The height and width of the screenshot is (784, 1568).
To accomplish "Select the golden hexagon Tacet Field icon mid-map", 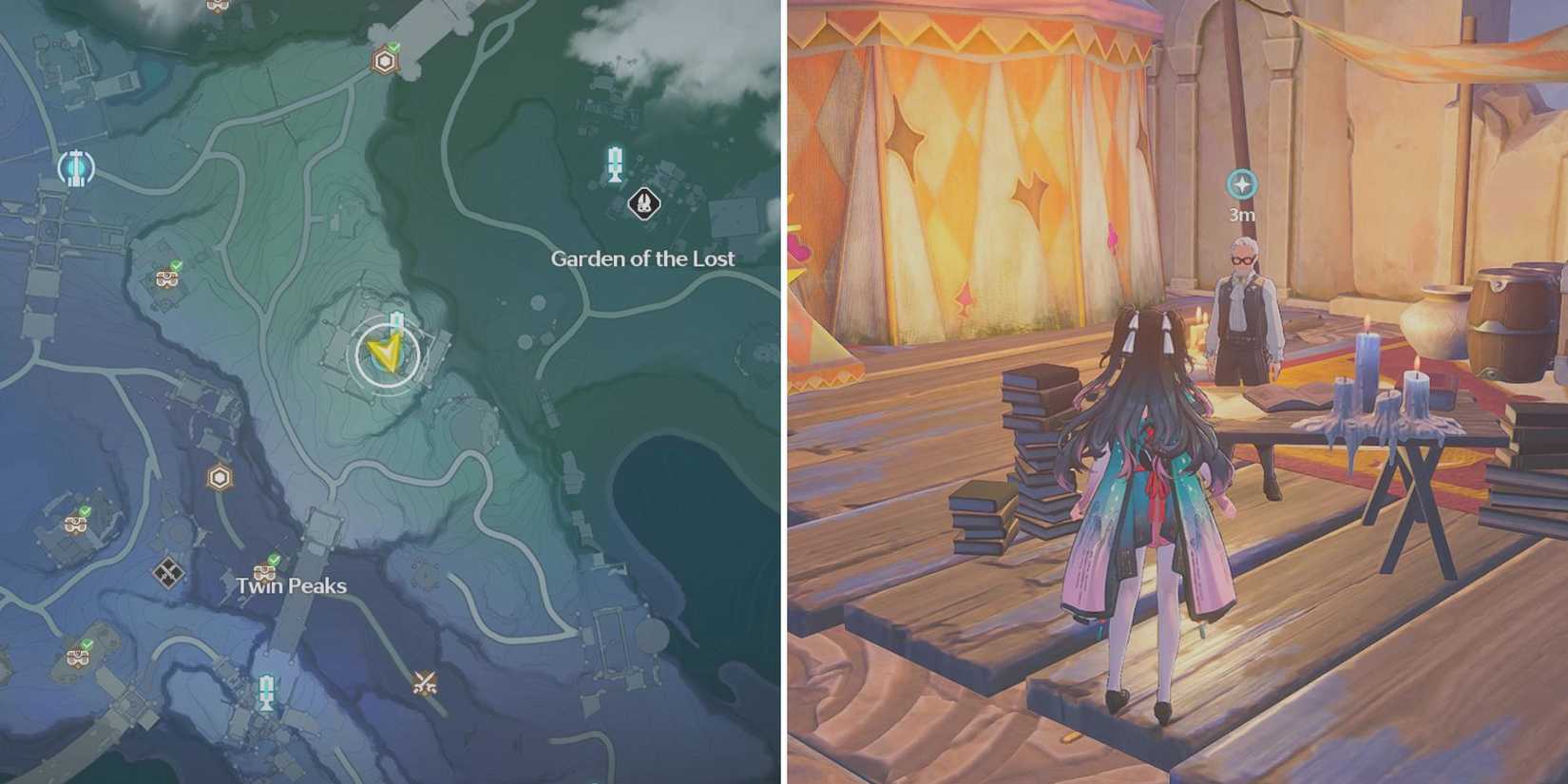I will 220,476.
